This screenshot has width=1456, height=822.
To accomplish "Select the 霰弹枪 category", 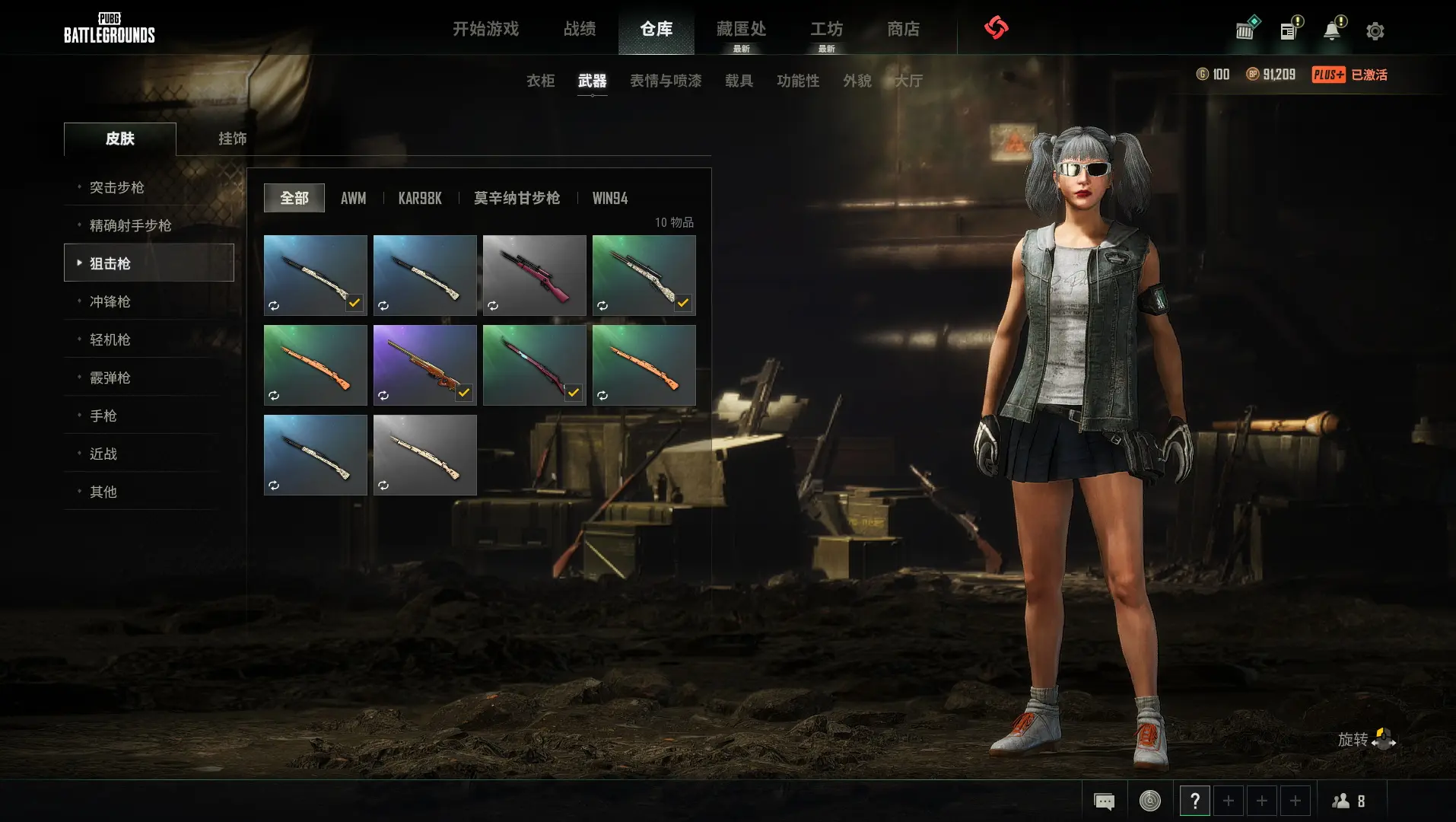I will [110, 378].
